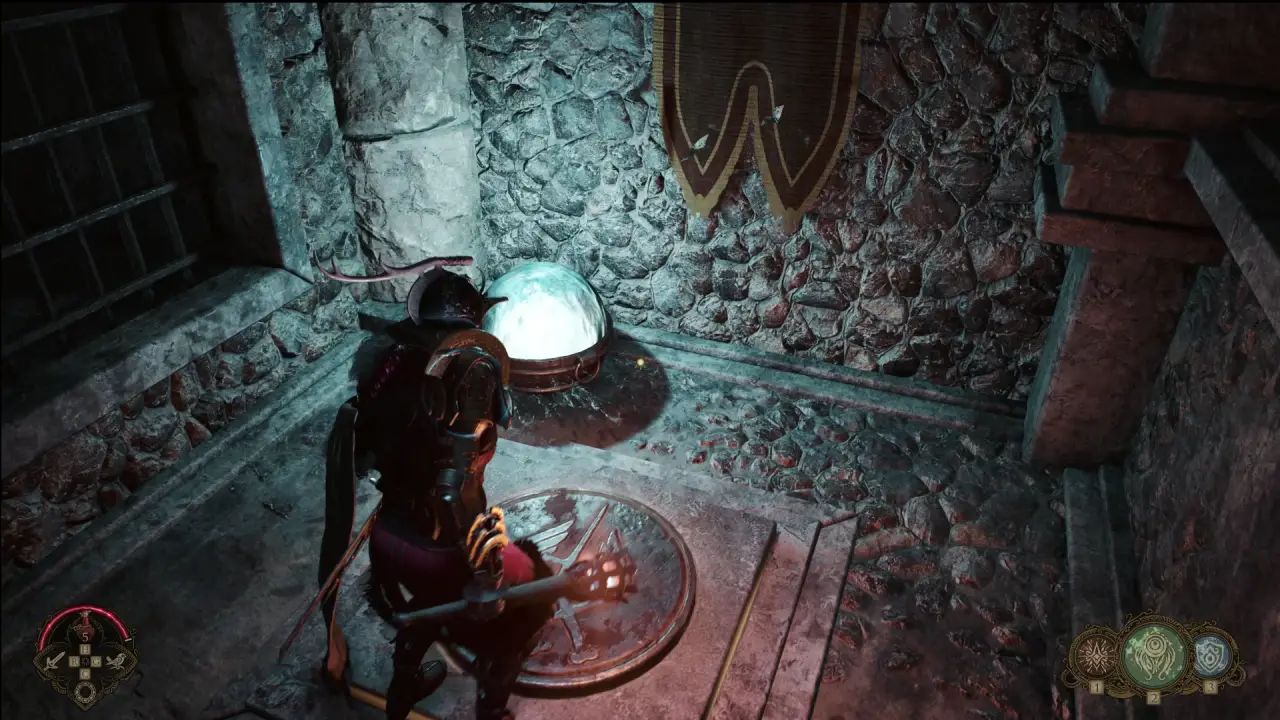Select the sword icon in the quick wheel
This screenshot has height=720, width=1280.
click(x=53, y=661)
